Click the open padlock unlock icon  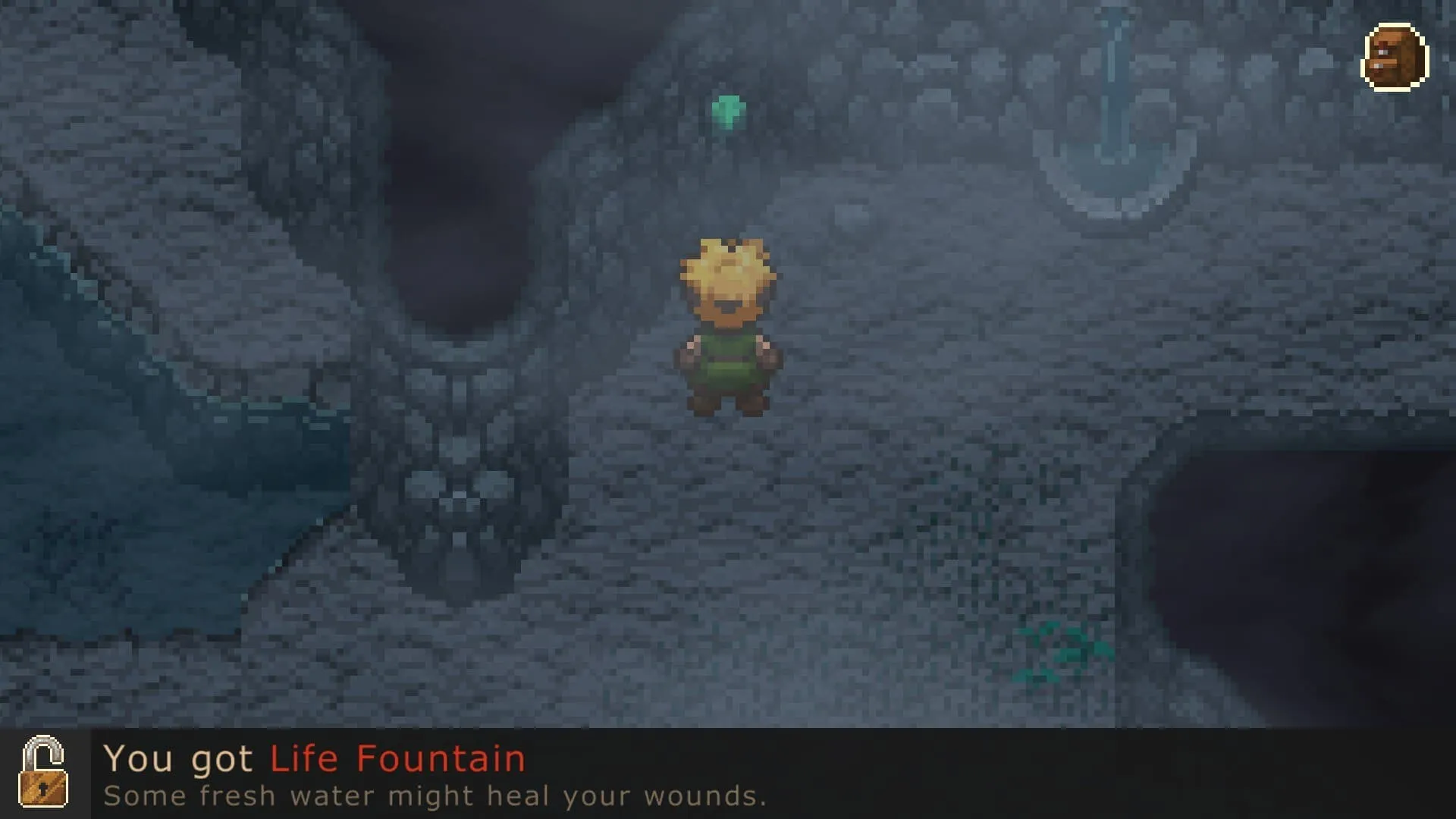click(43, 773)
